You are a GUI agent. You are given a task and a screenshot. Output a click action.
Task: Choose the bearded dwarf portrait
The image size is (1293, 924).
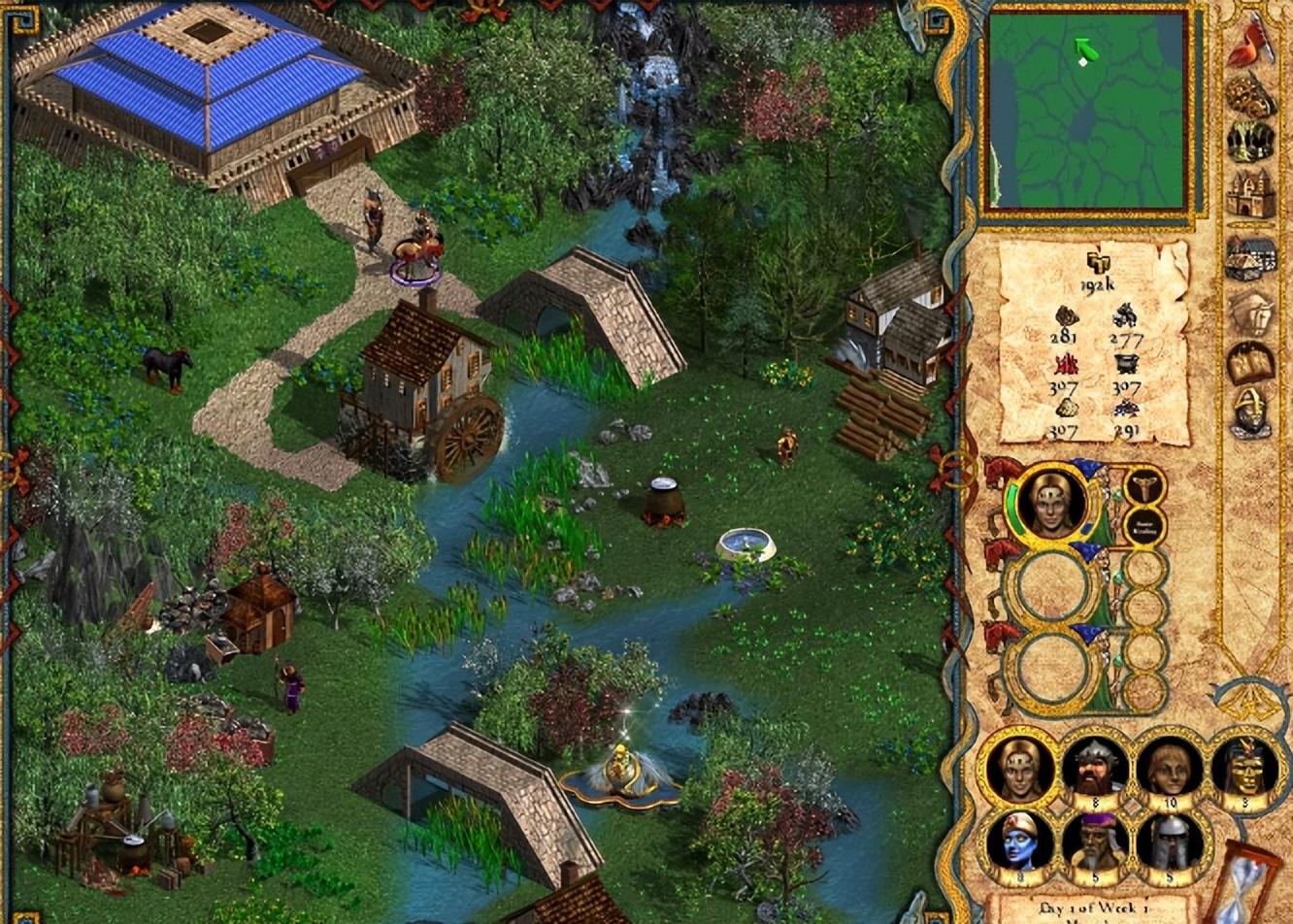(1094, 767)
